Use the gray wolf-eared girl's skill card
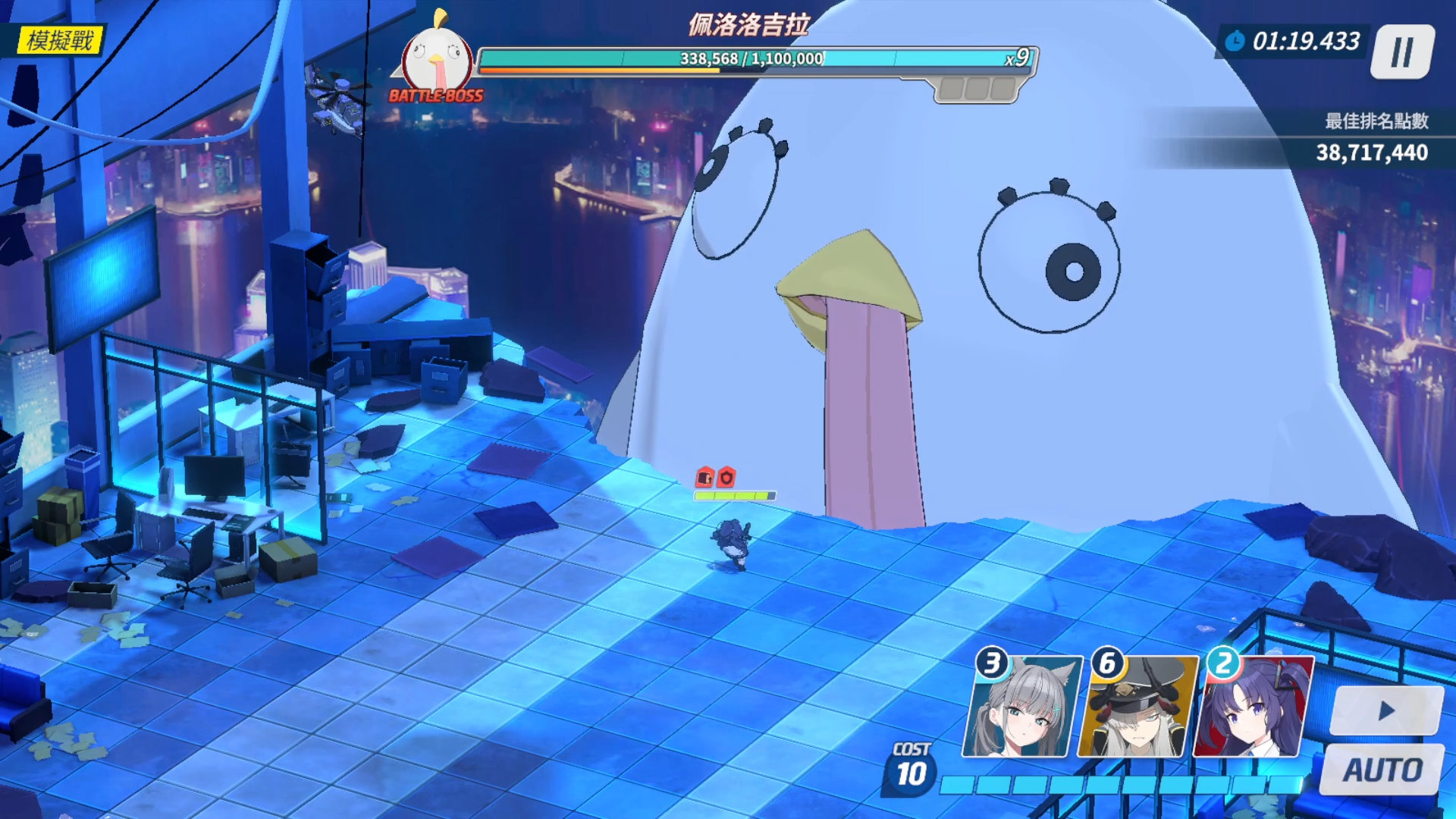Image resolution: width=1456 pixels, height=819 pixels. click(x=1021, y=708)
